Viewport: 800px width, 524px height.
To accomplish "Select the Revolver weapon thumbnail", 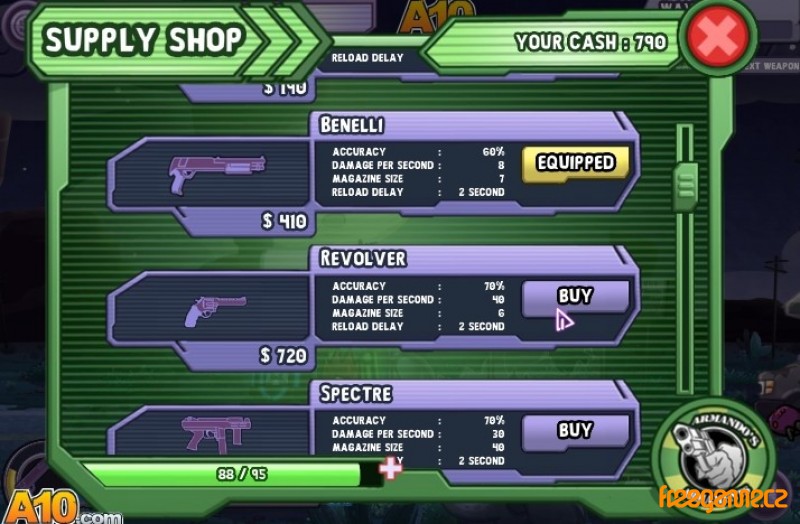I will tap(215, 309).
